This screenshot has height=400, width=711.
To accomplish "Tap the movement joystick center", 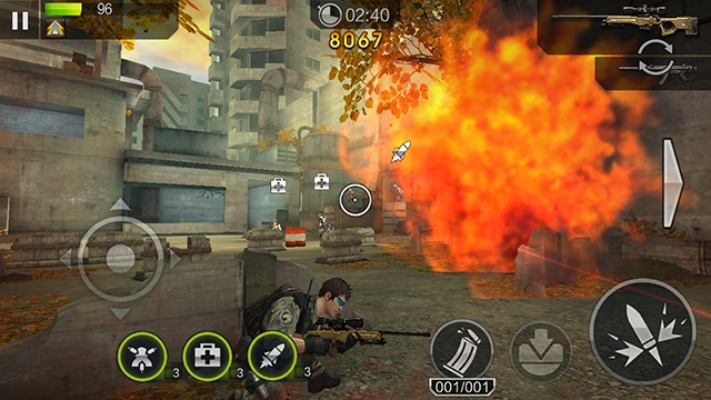I will pyautogui.click(x=120, y=258).
